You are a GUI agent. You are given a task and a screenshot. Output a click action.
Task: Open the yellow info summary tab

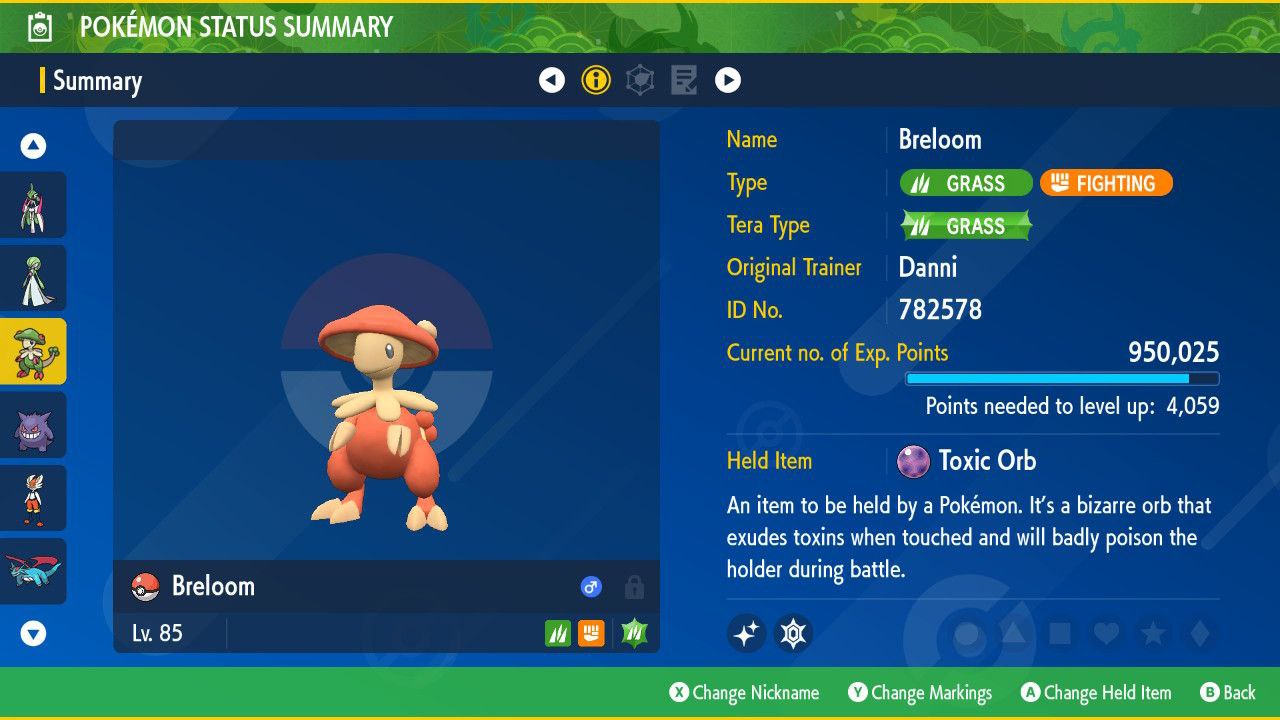click(596, 80)
